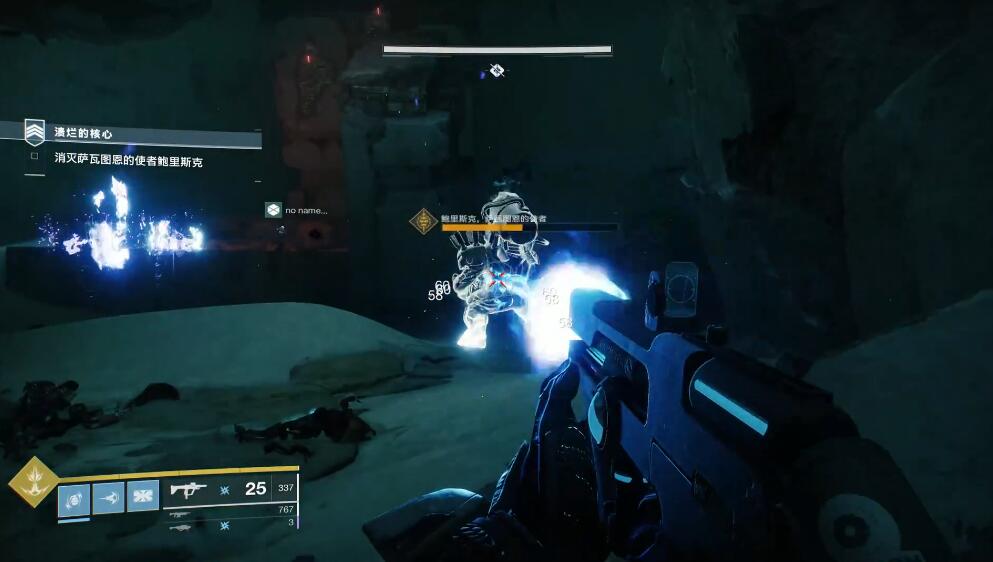Switch to the bottom heavy weapon icon

click(181, 527)
